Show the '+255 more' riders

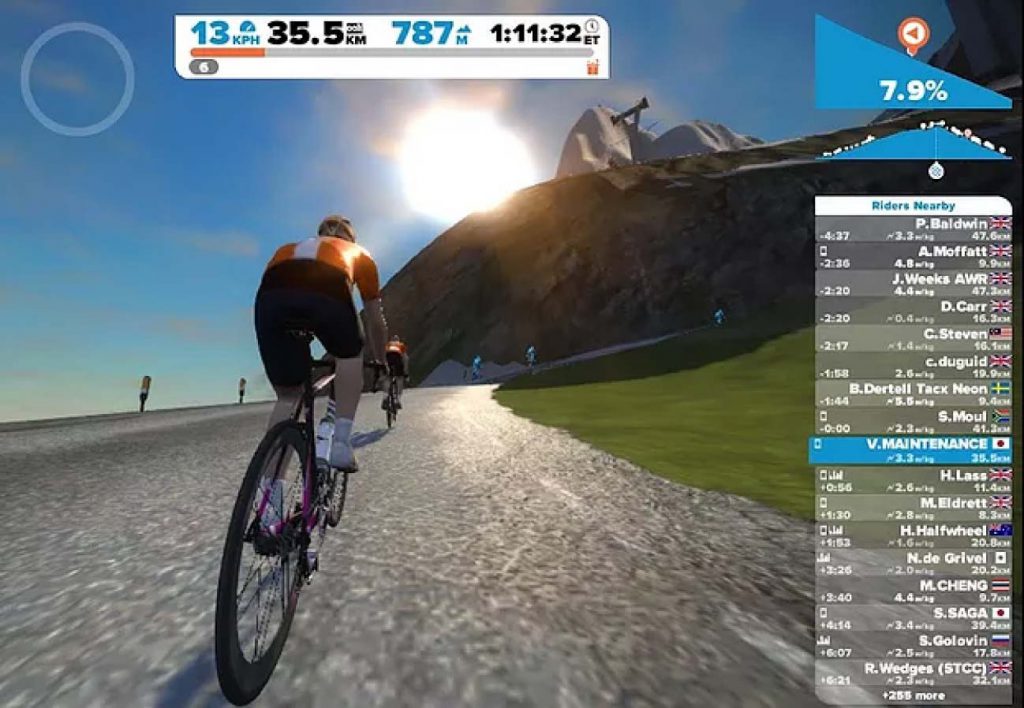pyautogui.click(x=913, y=694)
